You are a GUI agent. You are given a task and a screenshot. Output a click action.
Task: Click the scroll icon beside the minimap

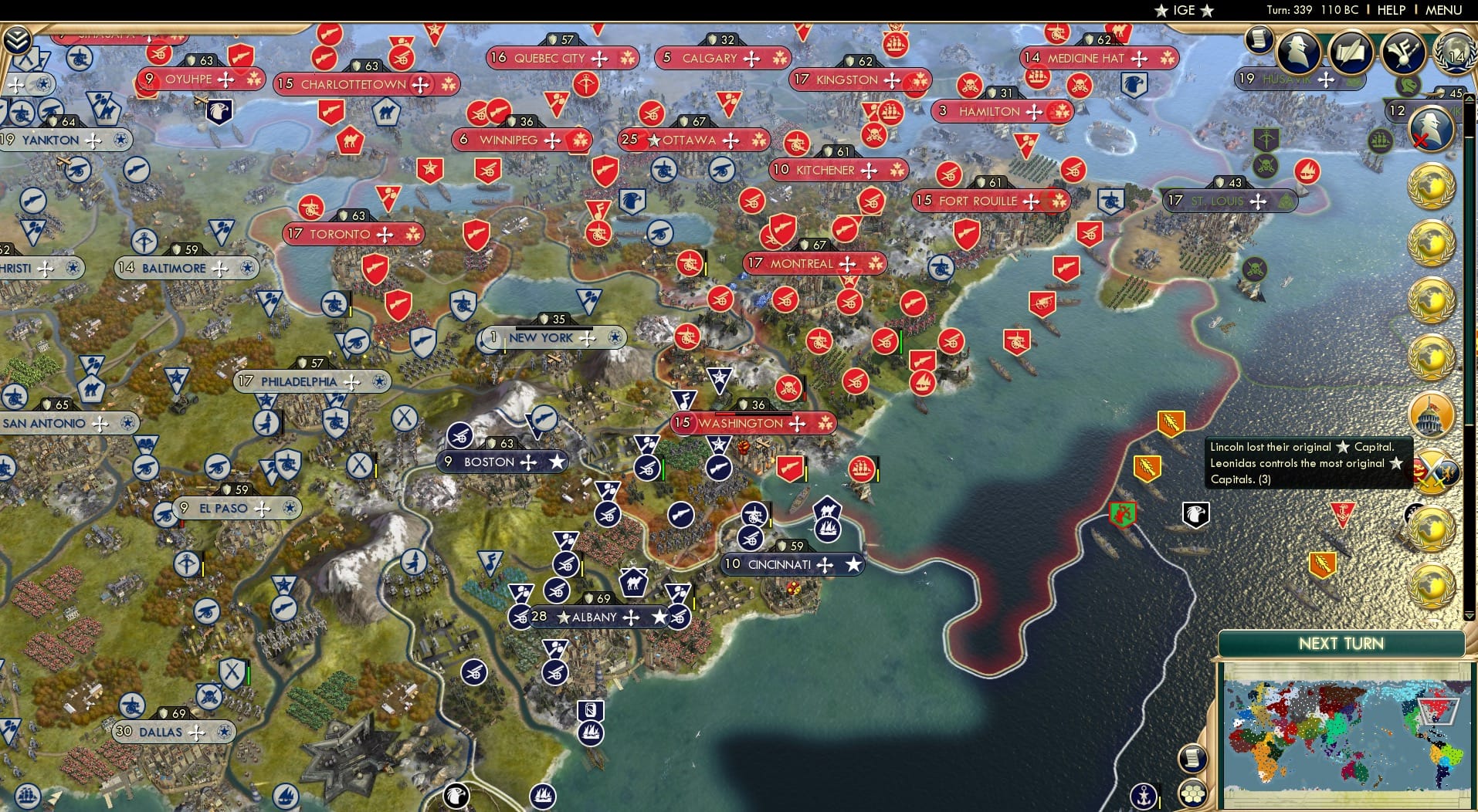[x=1195, y=759]
